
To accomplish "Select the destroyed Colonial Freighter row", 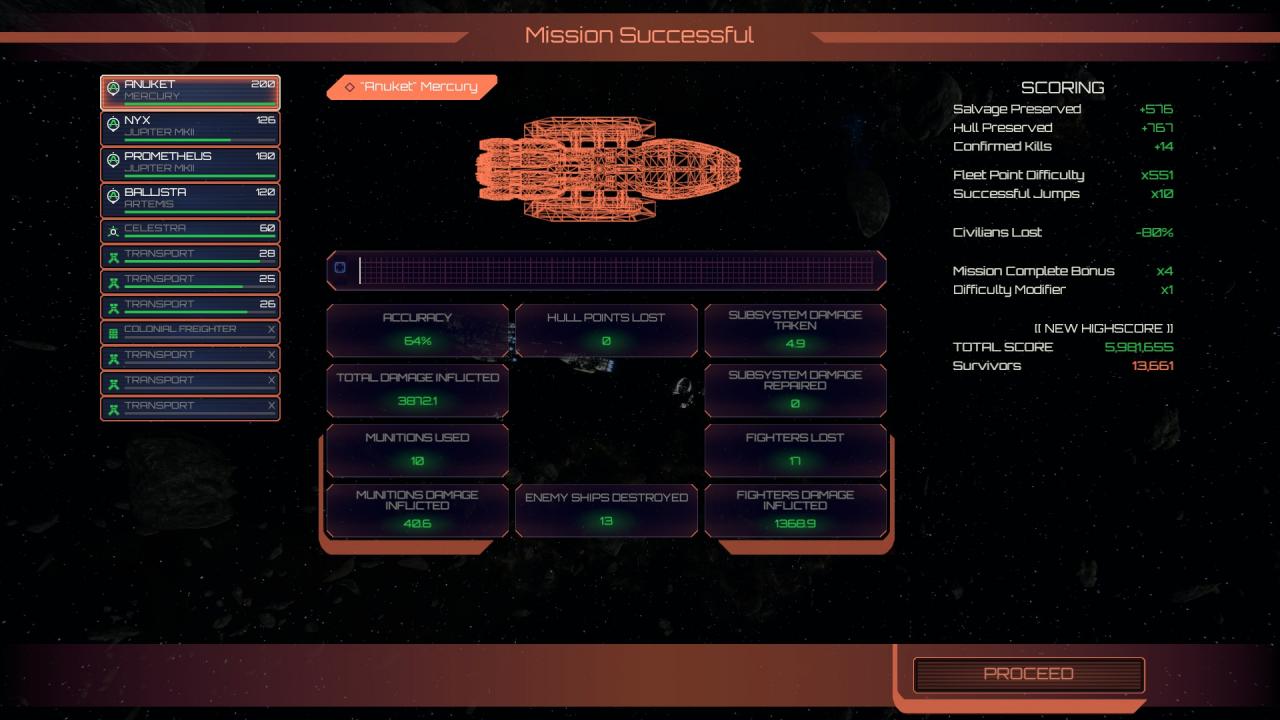I will (190, 332).
